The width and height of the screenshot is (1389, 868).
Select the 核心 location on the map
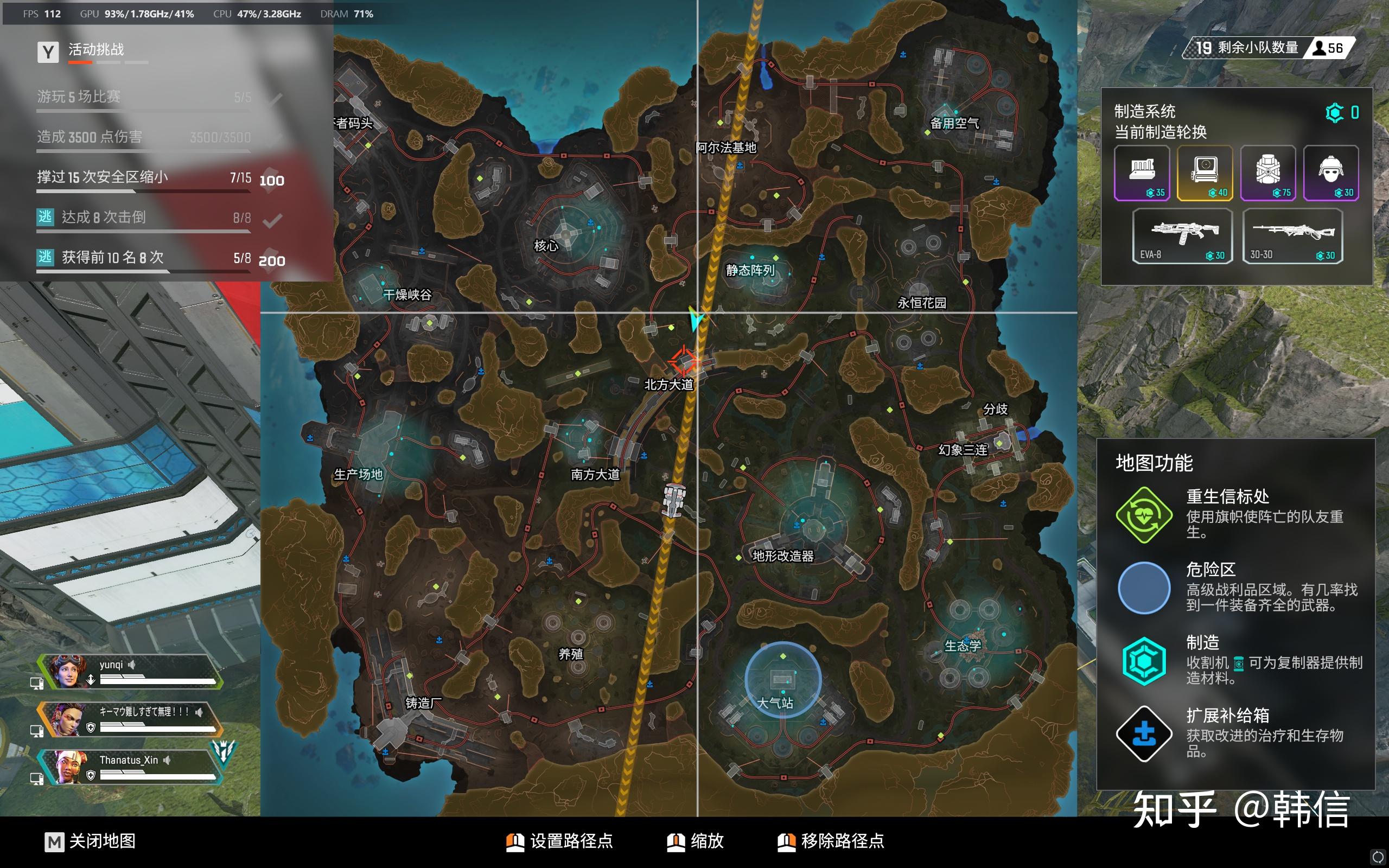coord(546,246)
